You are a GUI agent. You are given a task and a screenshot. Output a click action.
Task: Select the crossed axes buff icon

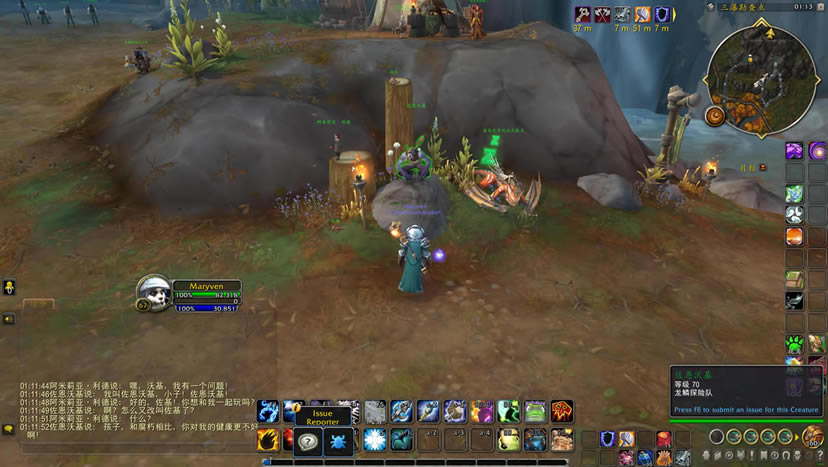(x=602, y=14)
